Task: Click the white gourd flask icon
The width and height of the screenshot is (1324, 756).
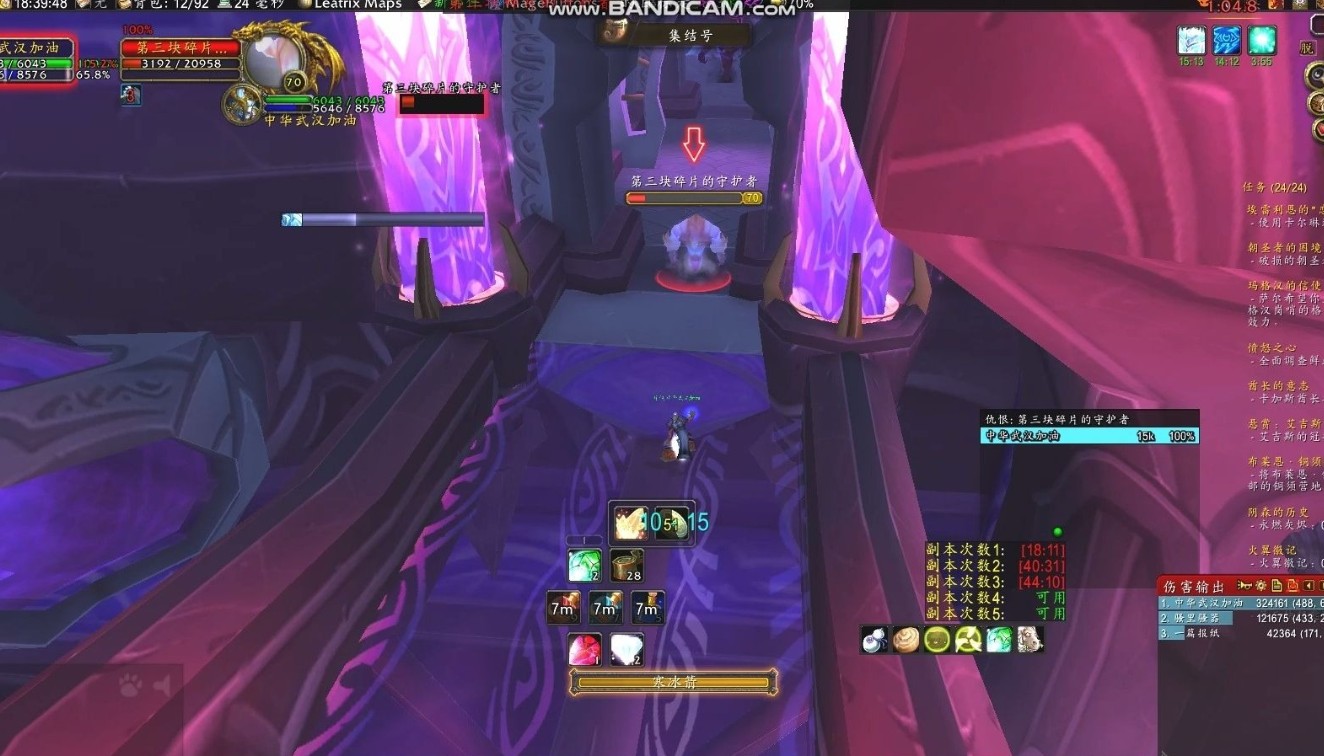Action: pyautogui.click(x=875, y=640)
